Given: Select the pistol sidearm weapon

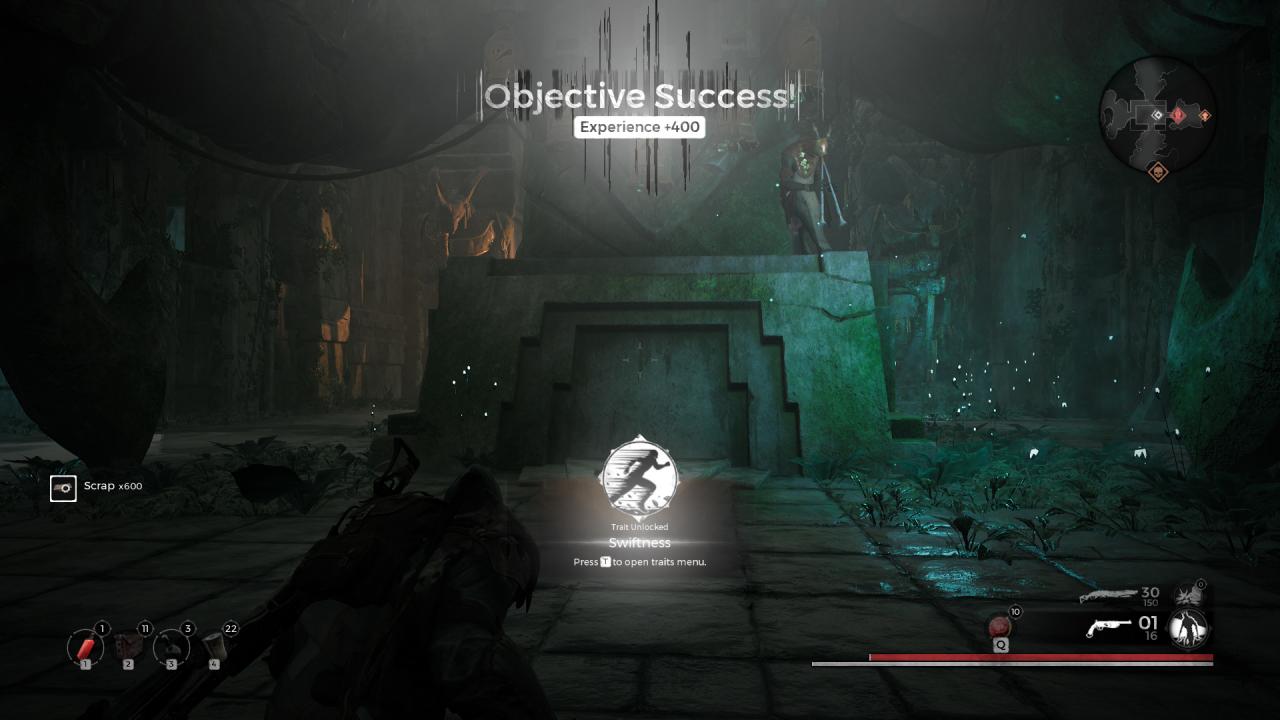Looking at the screenshot, I should 1110,629.
